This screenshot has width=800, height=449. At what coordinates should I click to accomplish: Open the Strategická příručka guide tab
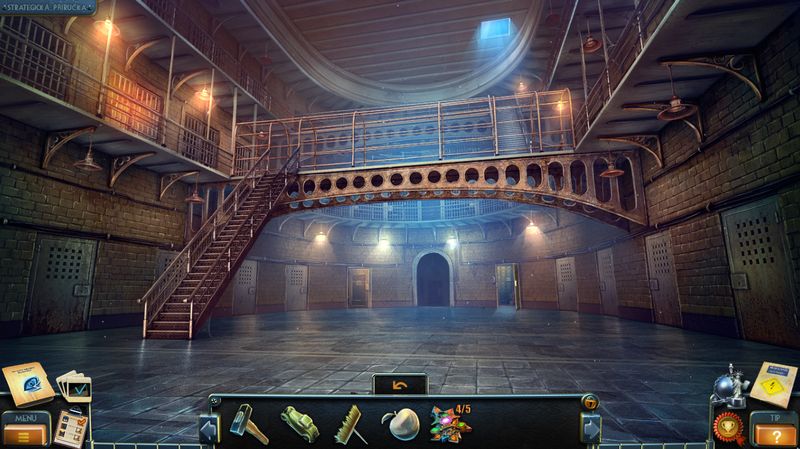click(x=48, y=7)
